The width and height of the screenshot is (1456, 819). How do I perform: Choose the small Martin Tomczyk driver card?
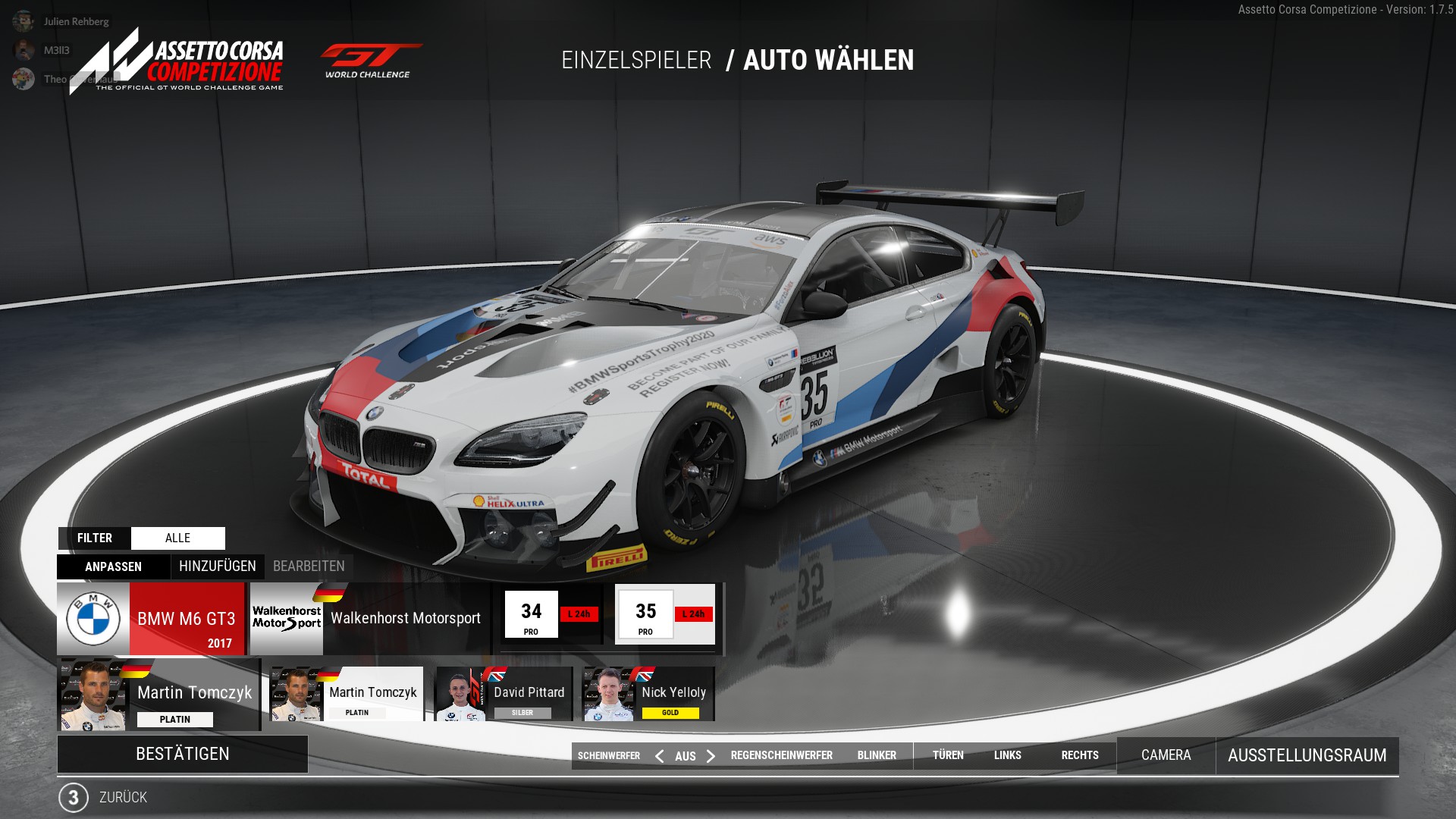(347, 694)
